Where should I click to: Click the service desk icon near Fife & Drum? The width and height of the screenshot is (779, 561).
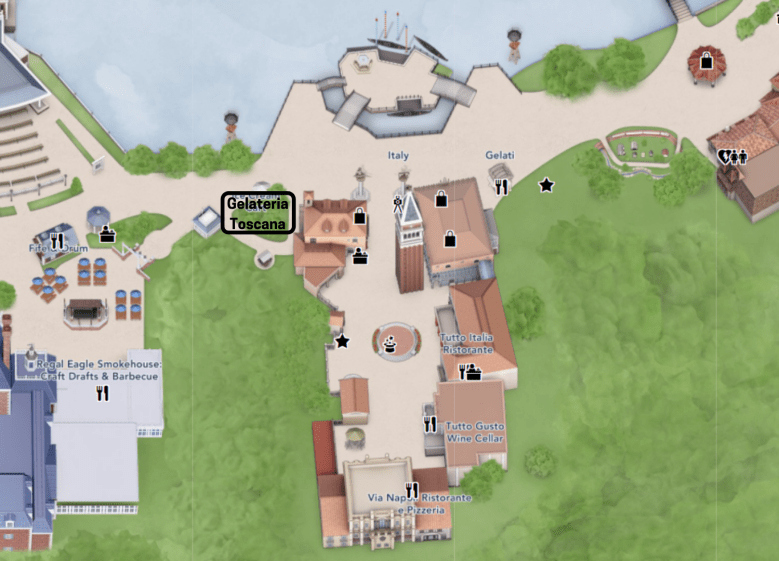click(107, 235)
